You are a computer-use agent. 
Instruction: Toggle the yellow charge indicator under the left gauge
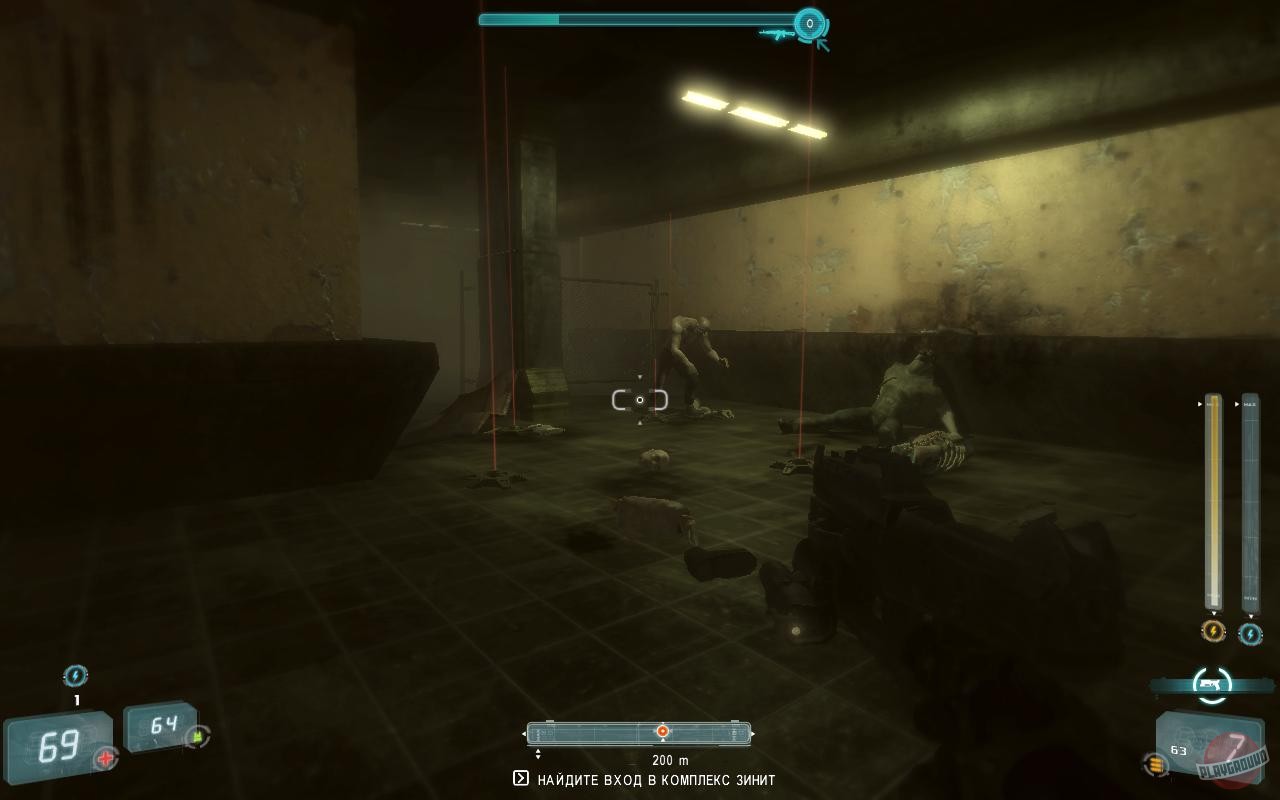pos(1214,632)
